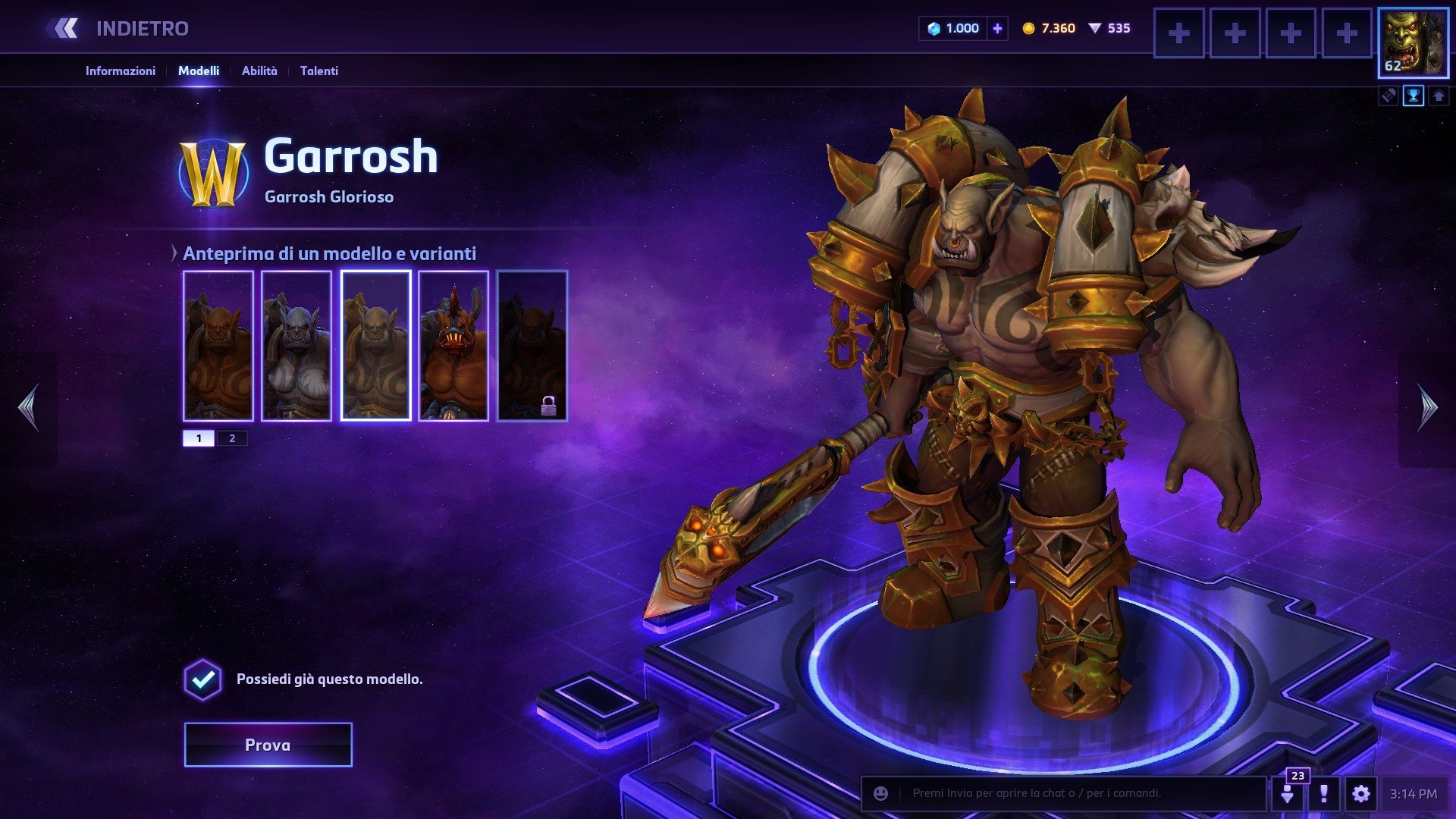View the previous hero with left arrow
The image size is (1456, 819).
[29, 407]
